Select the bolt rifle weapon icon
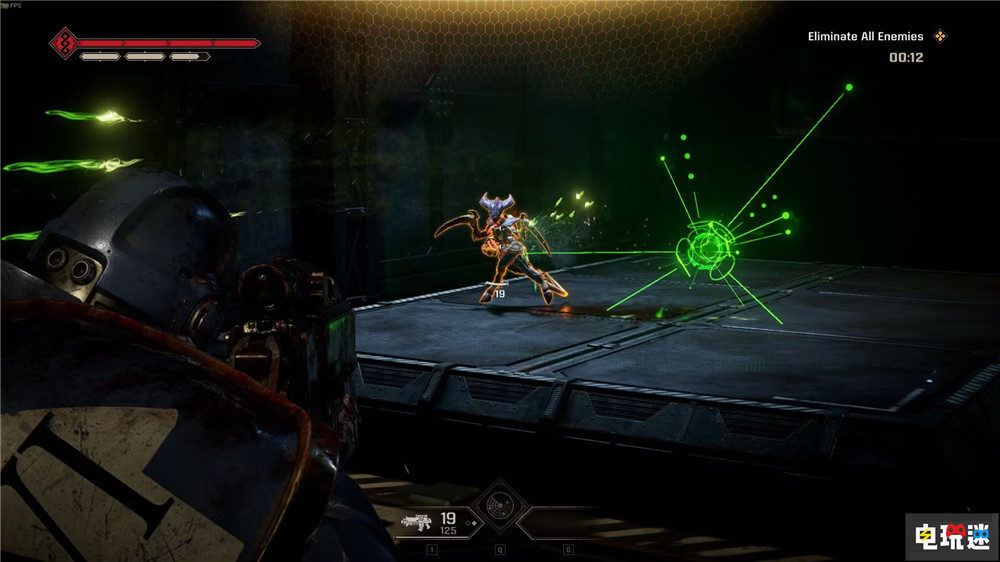 pyautogui.click(x=417, y=520)
